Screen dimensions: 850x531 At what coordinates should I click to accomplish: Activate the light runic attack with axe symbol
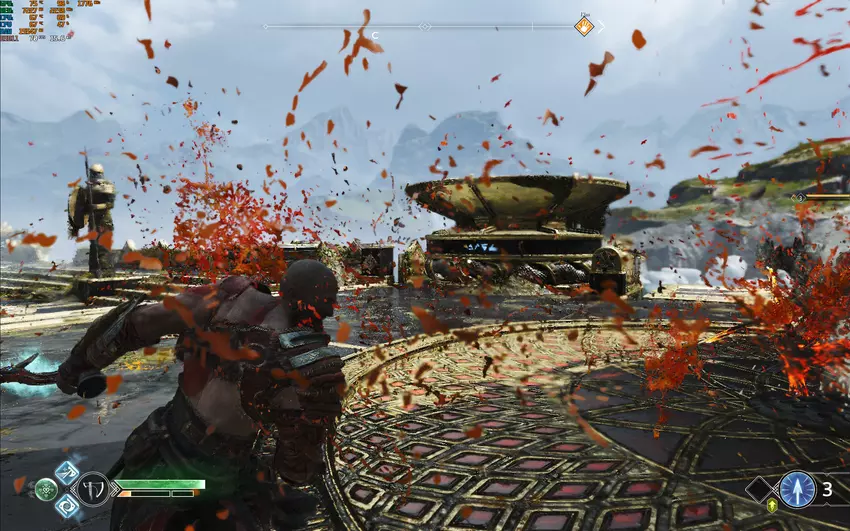67,473
